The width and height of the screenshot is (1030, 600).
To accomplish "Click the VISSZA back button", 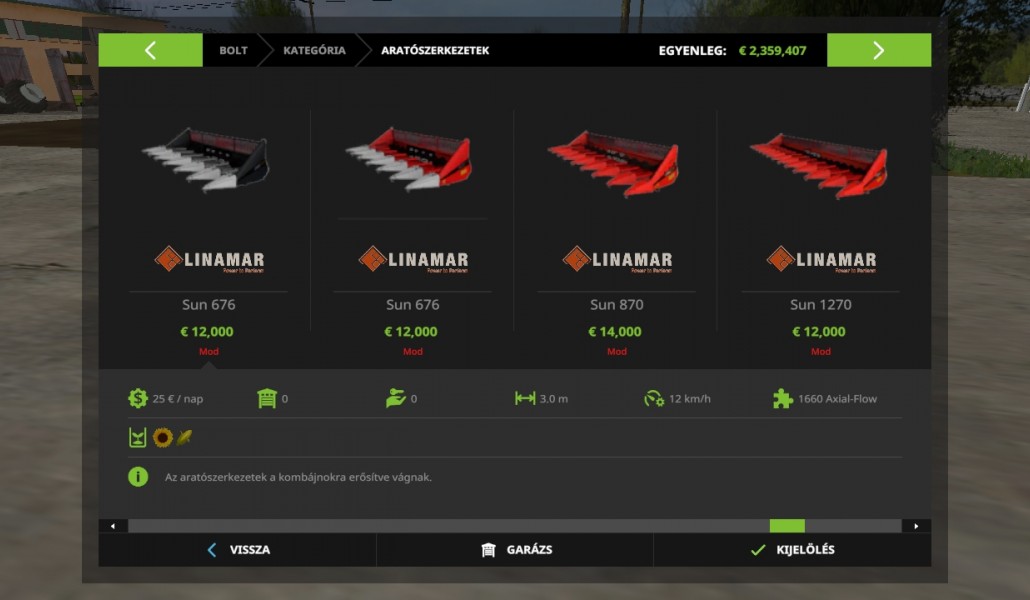I will coord(238,550).
